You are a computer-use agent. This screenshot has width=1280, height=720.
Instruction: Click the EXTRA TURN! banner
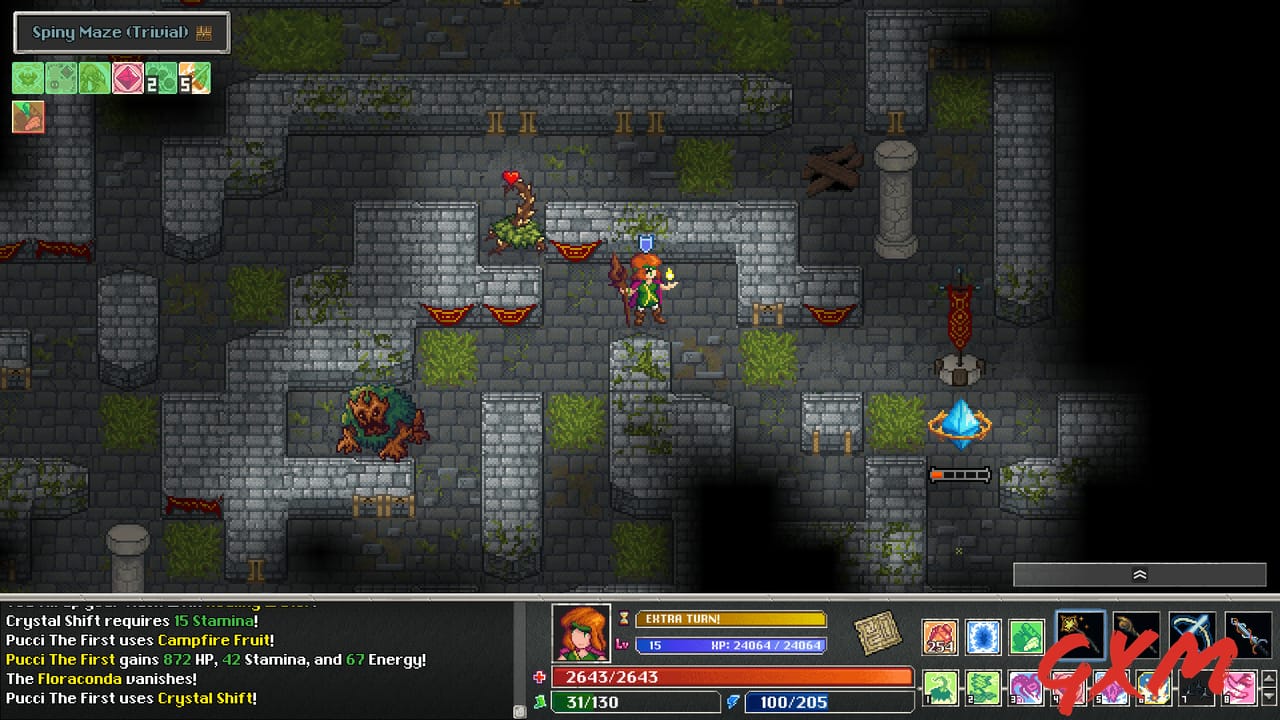pyautogui.click(x=730, y=620)
